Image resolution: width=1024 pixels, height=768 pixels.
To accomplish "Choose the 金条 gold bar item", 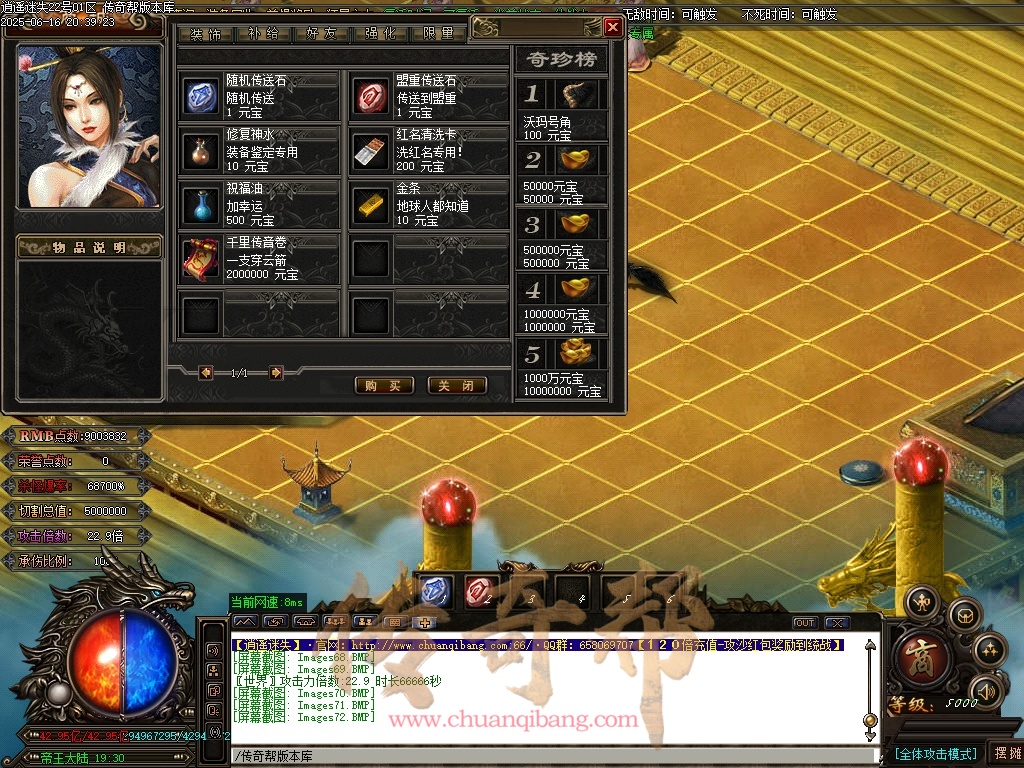I will pos(371,204).
